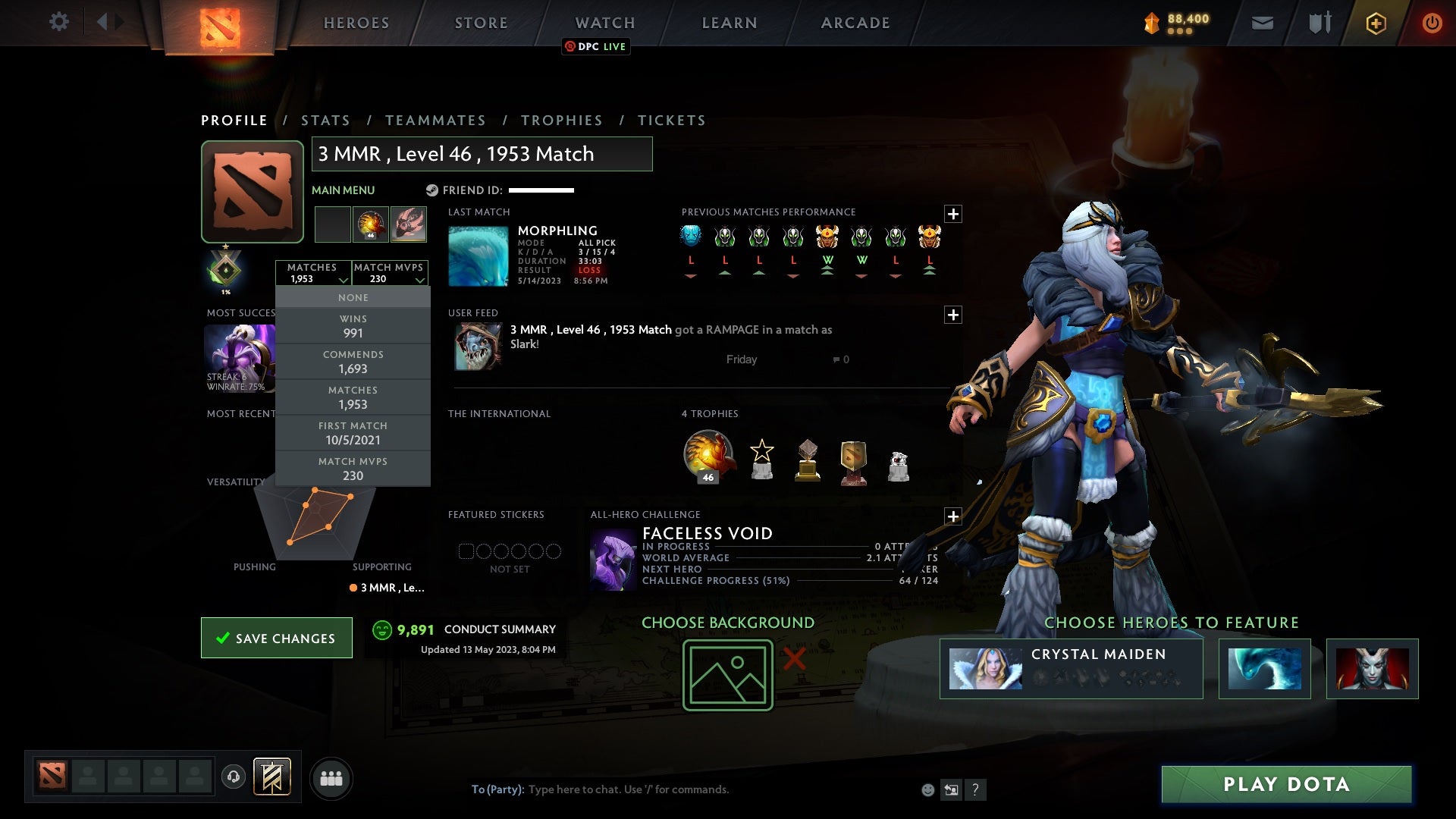Open the Arcade menu
Image resolution: width=1456 pixels, height=819 pixels.
coord(855,23)
